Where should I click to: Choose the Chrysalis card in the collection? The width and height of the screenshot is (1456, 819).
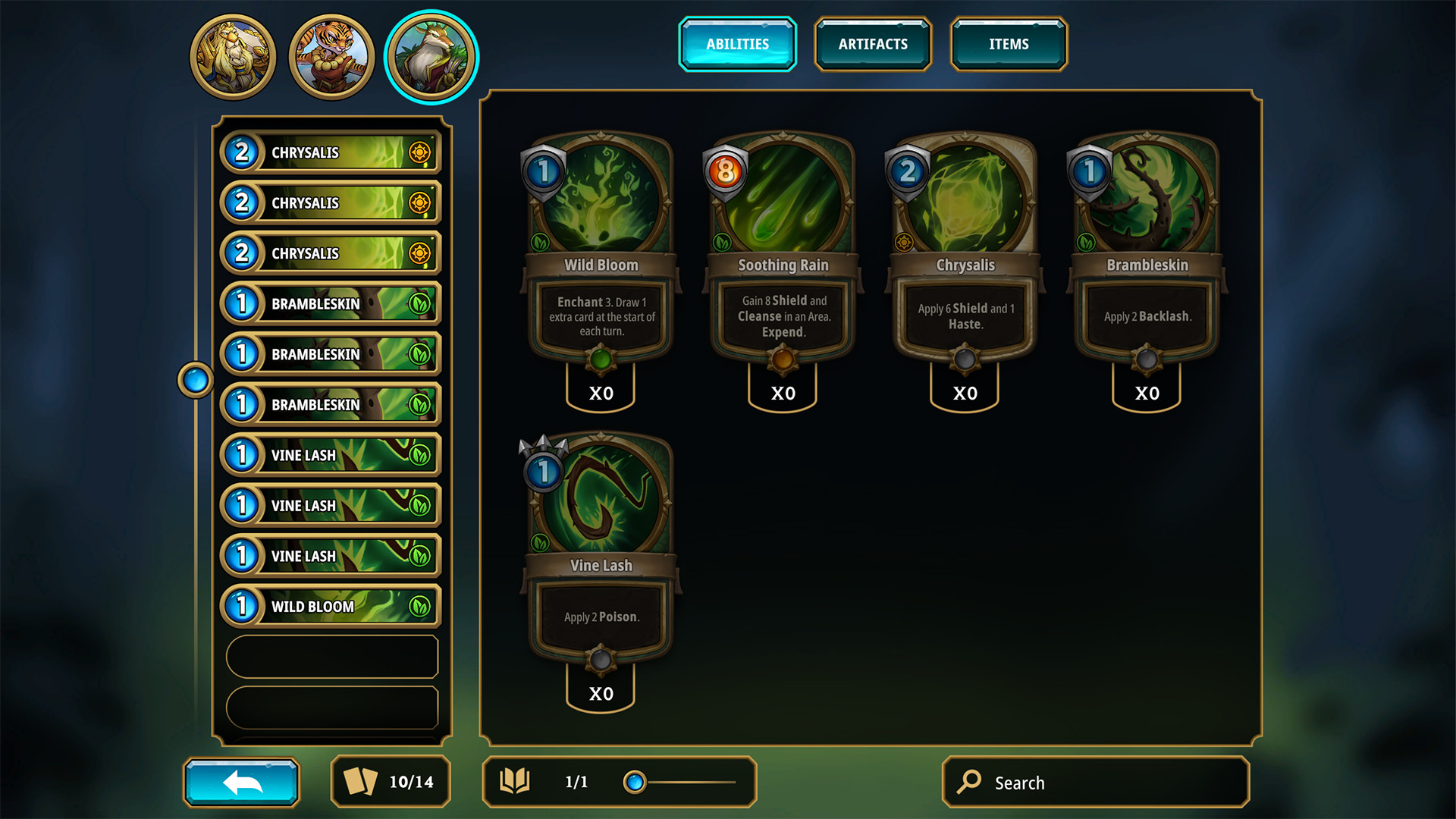pyautogui.click(x=965, y=250)
